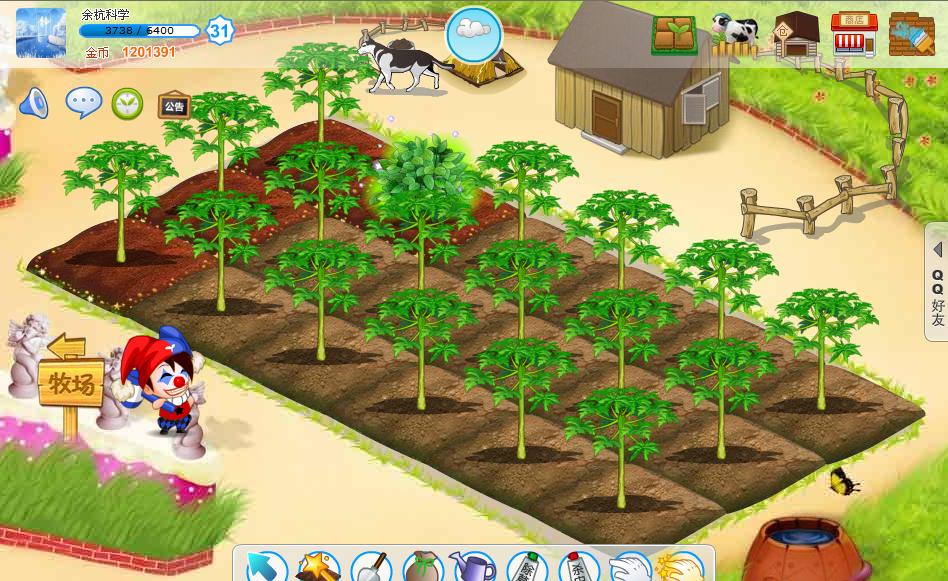The image size is (948, 581).
Task: Open the farm plot land icon
Action: point(675,34)
